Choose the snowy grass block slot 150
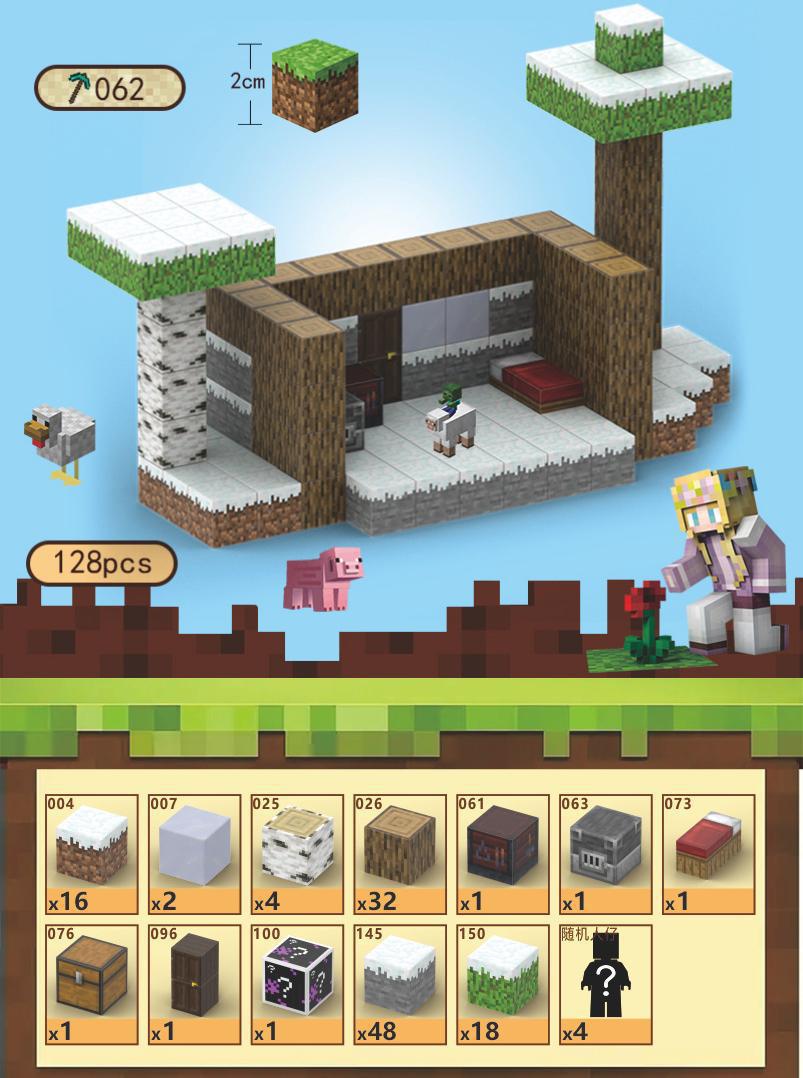The image size is (803, 1078). (502, 984)
